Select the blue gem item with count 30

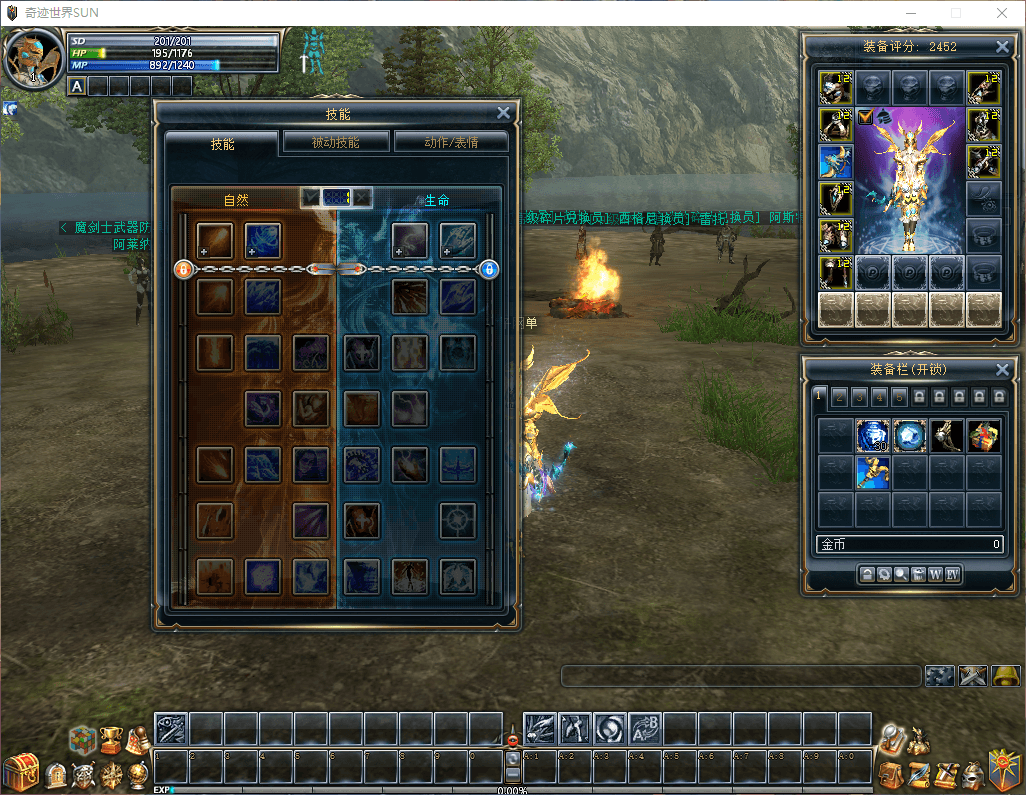[873, 435]
